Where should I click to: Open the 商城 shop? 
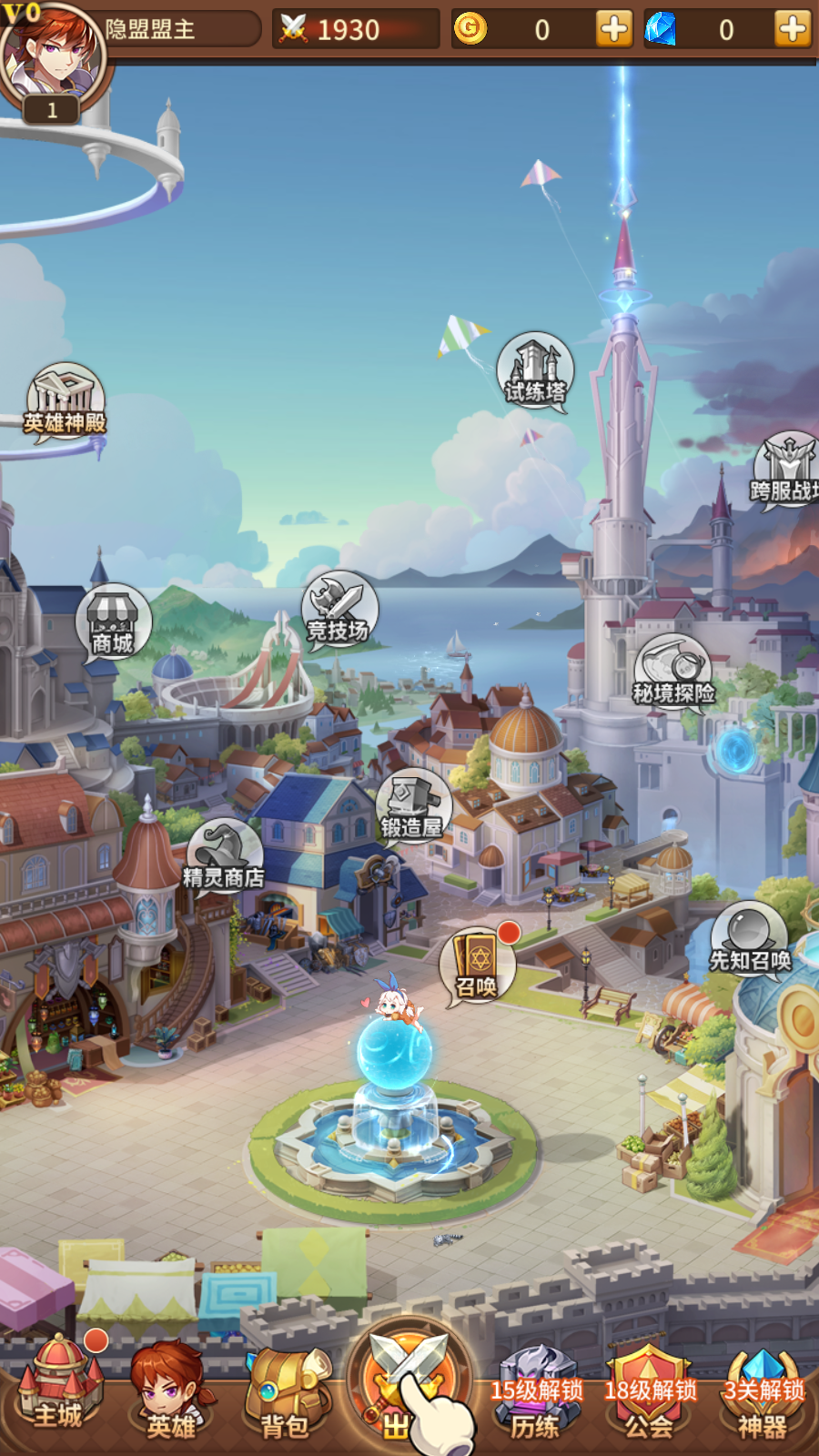coord(113,623)
